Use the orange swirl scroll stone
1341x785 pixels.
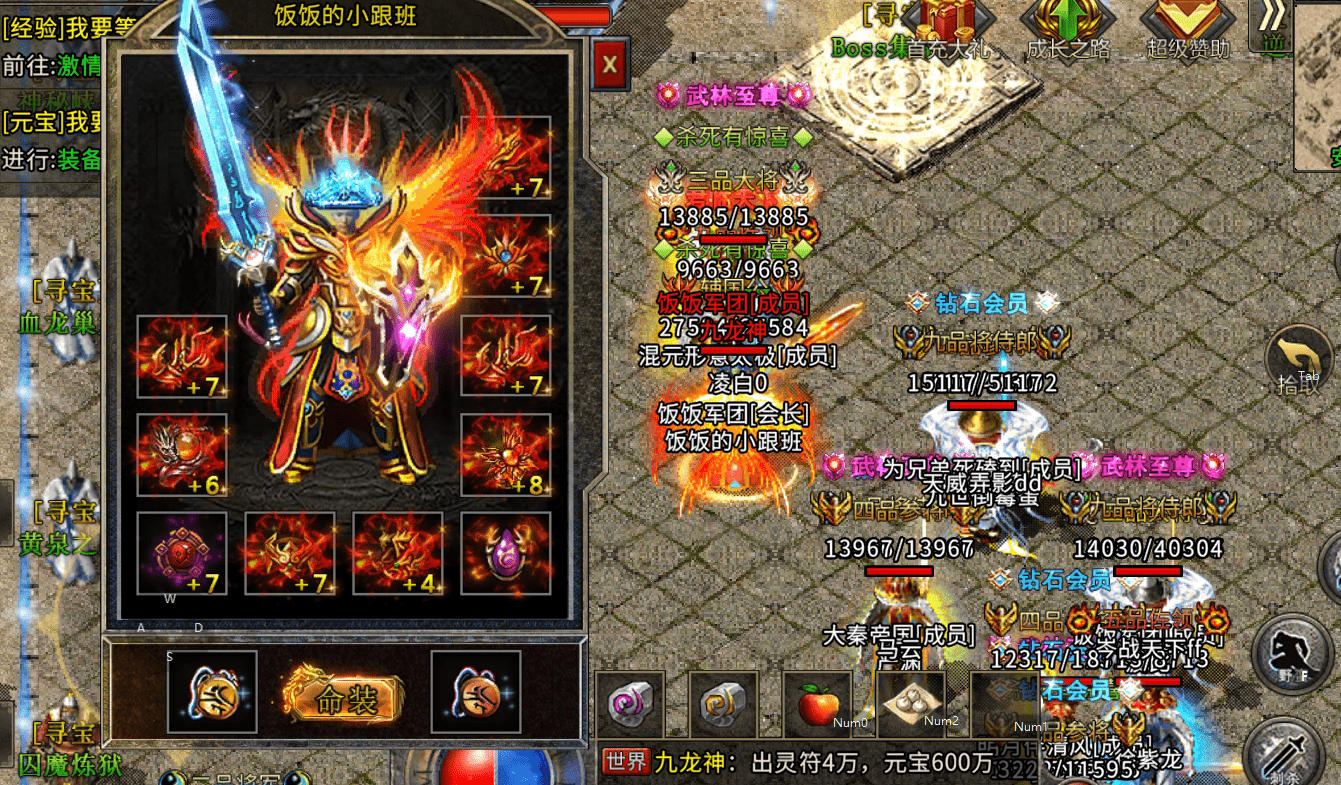point(723,704)
